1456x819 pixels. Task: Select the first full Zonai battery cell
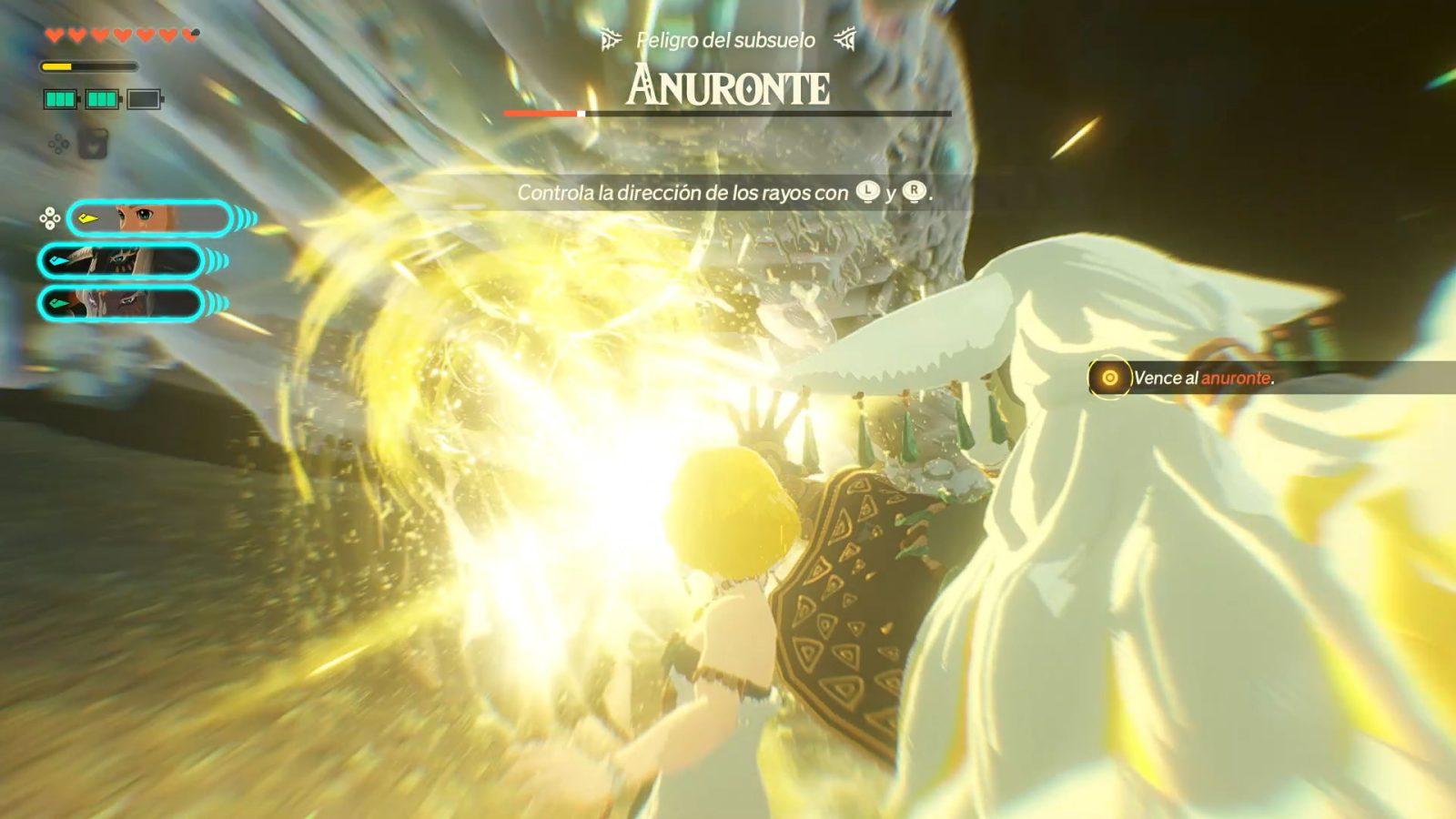[x=60, y=98]
